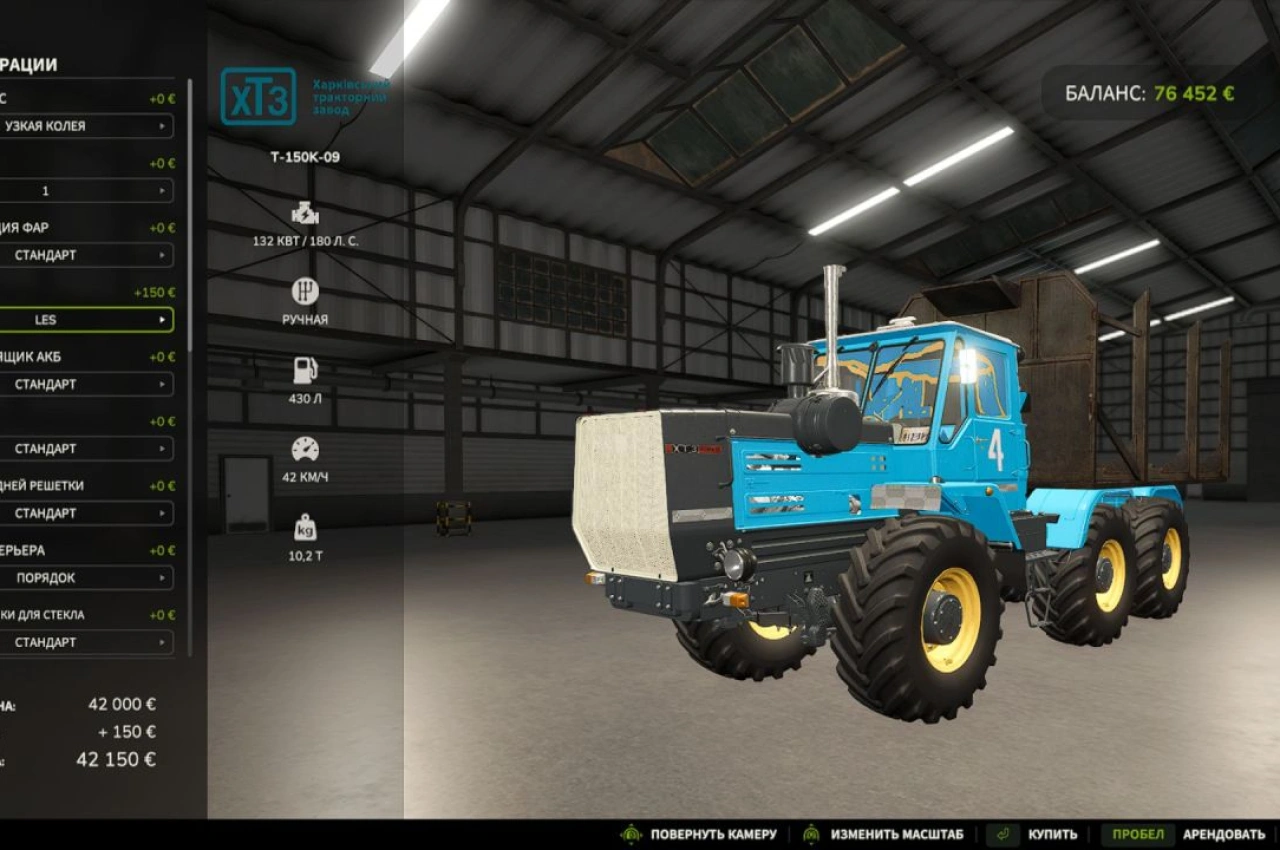Open the УЗКАЯ КОЛЕЯ track width dropdown

click(x=87, y=126)
